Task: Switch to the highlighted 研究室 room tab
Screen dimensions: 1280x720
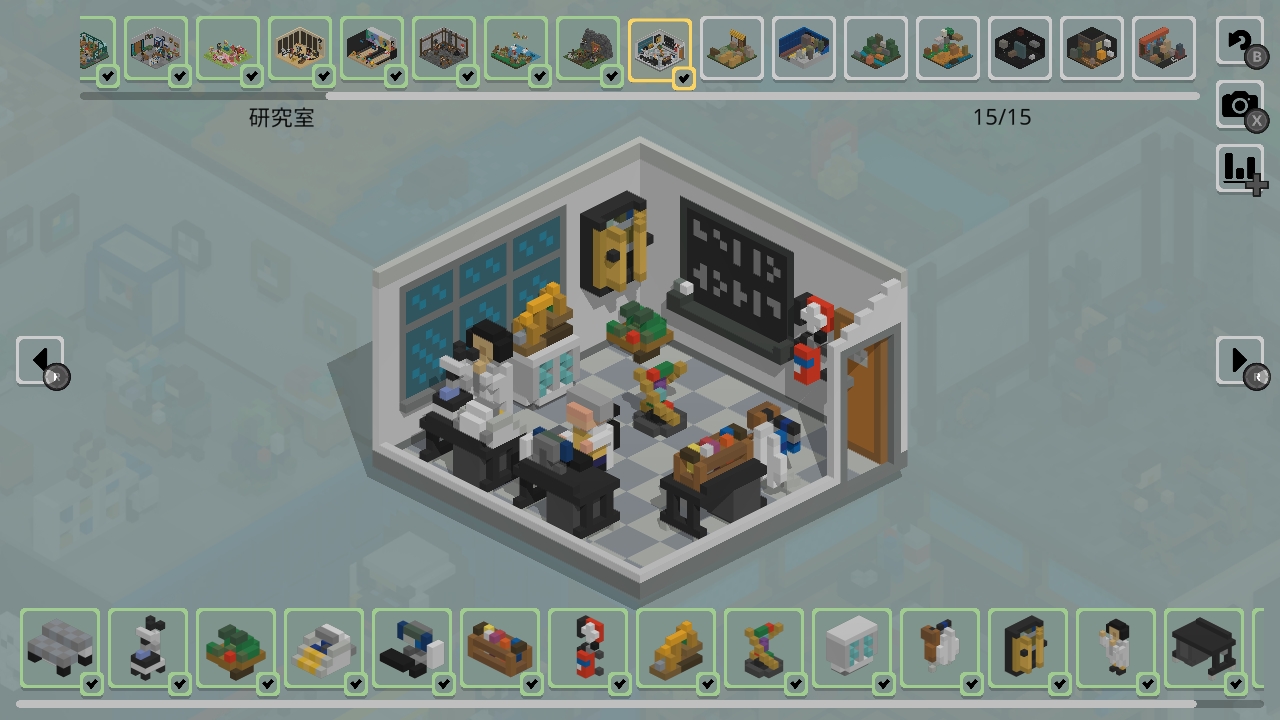Action: click(661, 49)
